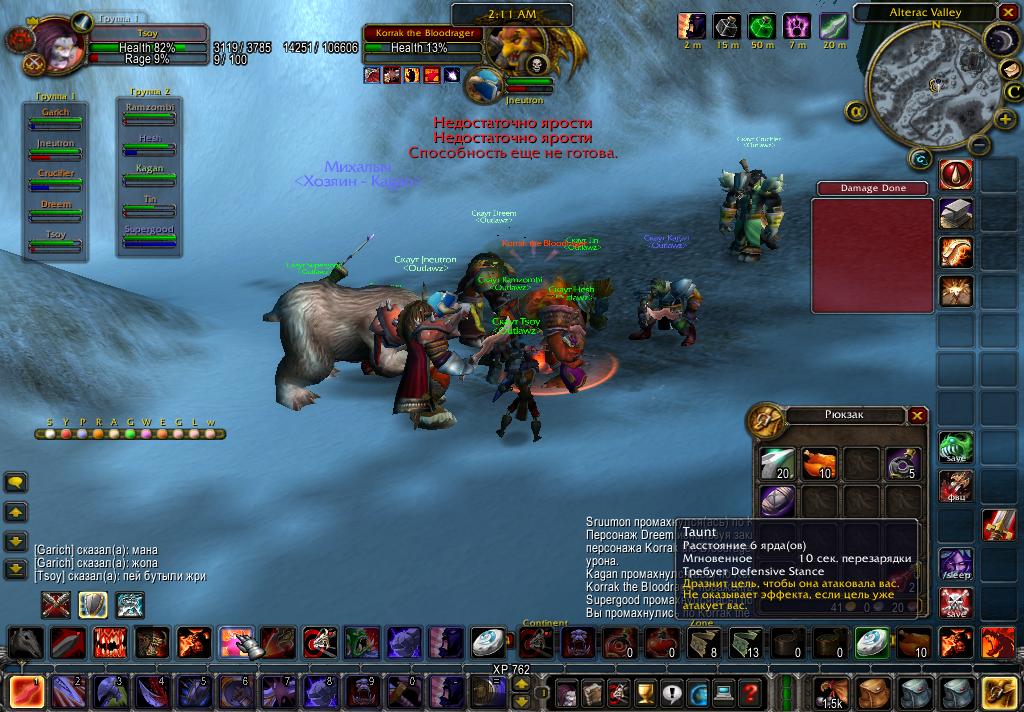1024x712 pixels.
Task: Zoom out the minimap with the minus button
Action: coord(980,145)
